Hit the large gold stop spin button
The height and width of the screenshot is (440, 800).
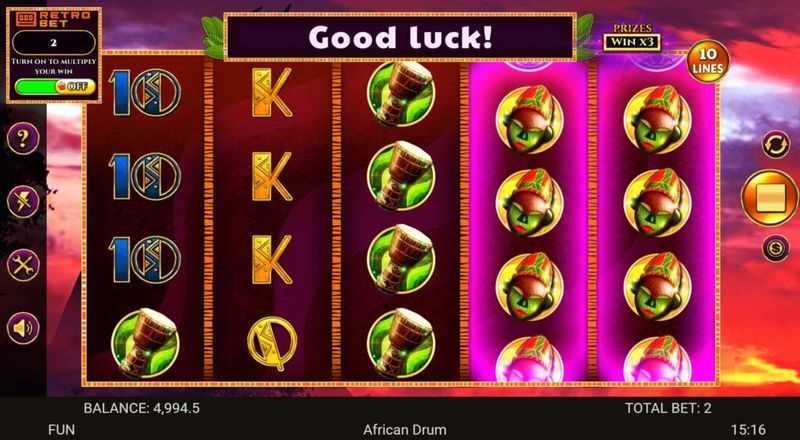[771, 198]
